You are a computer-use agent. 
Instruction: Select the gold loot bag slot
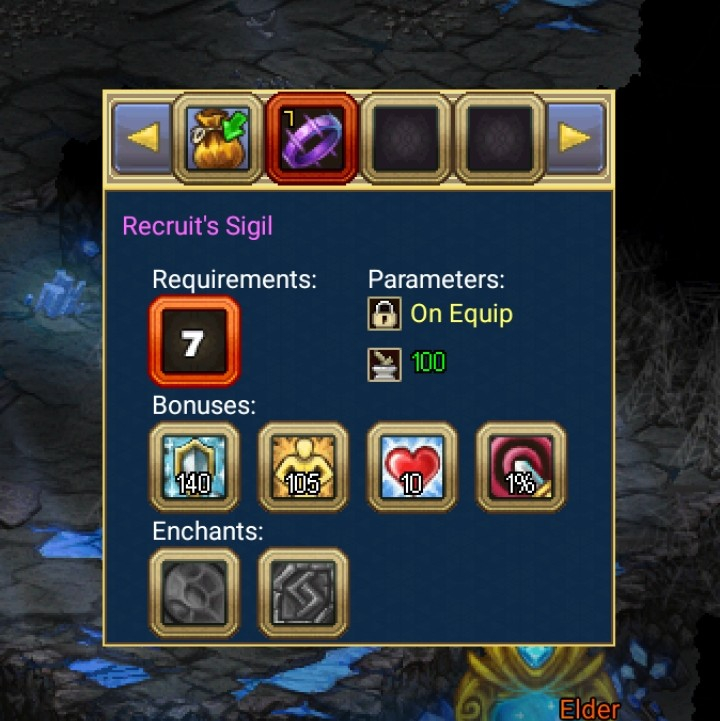(218, 137)
